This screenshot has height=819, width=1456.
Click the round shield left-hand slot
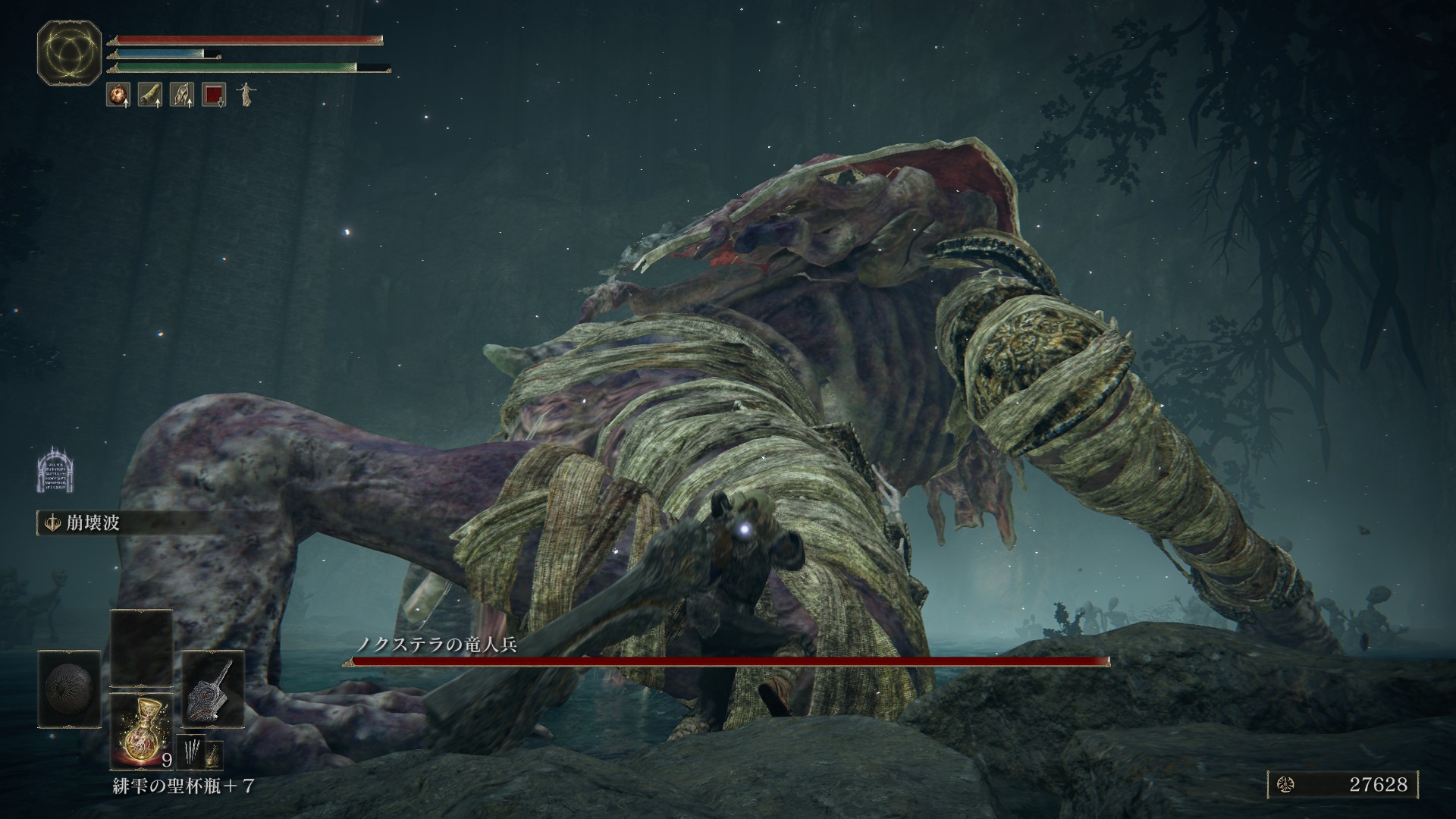point(70,689)
